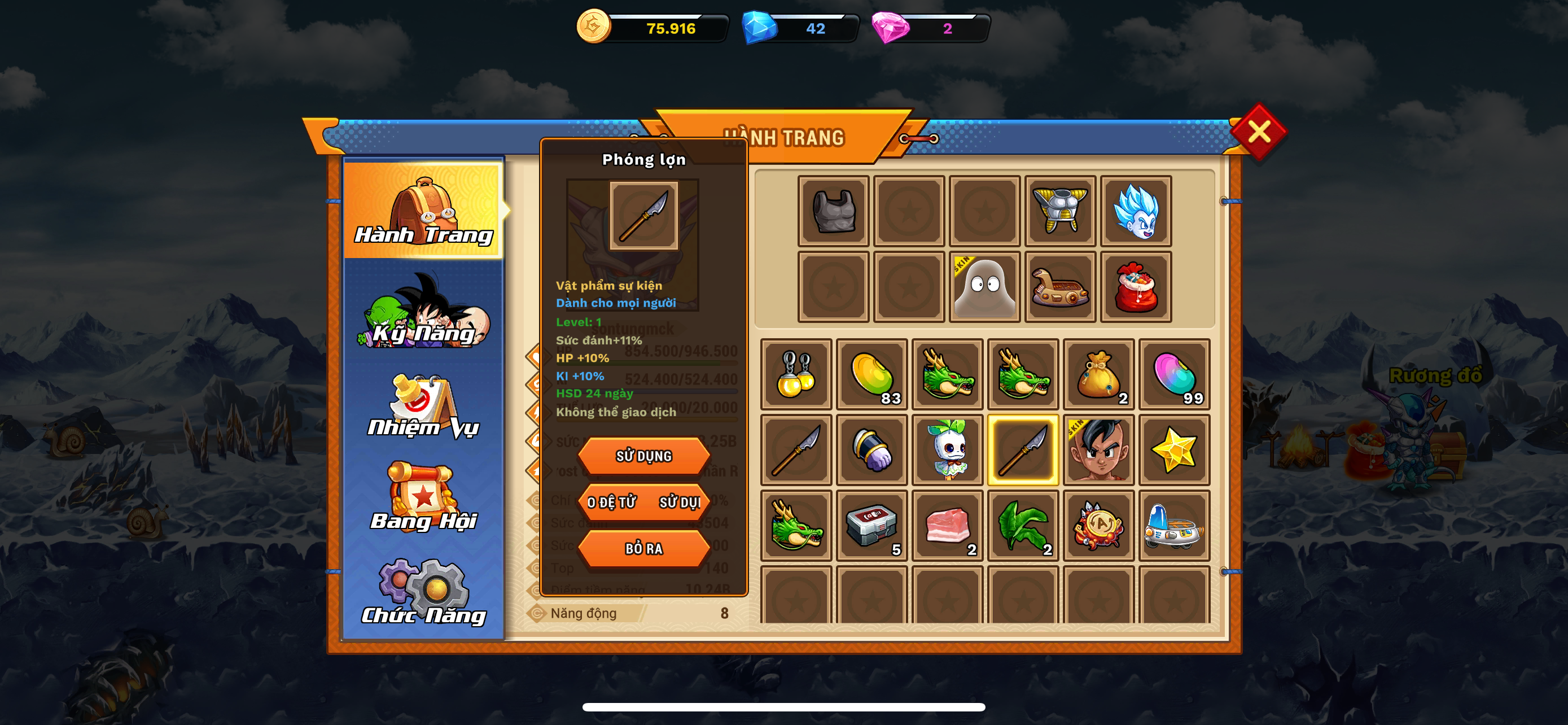Open the Nhiệm Vụ tab
This screenshot has height=725, width=1568.
[424, 406]
